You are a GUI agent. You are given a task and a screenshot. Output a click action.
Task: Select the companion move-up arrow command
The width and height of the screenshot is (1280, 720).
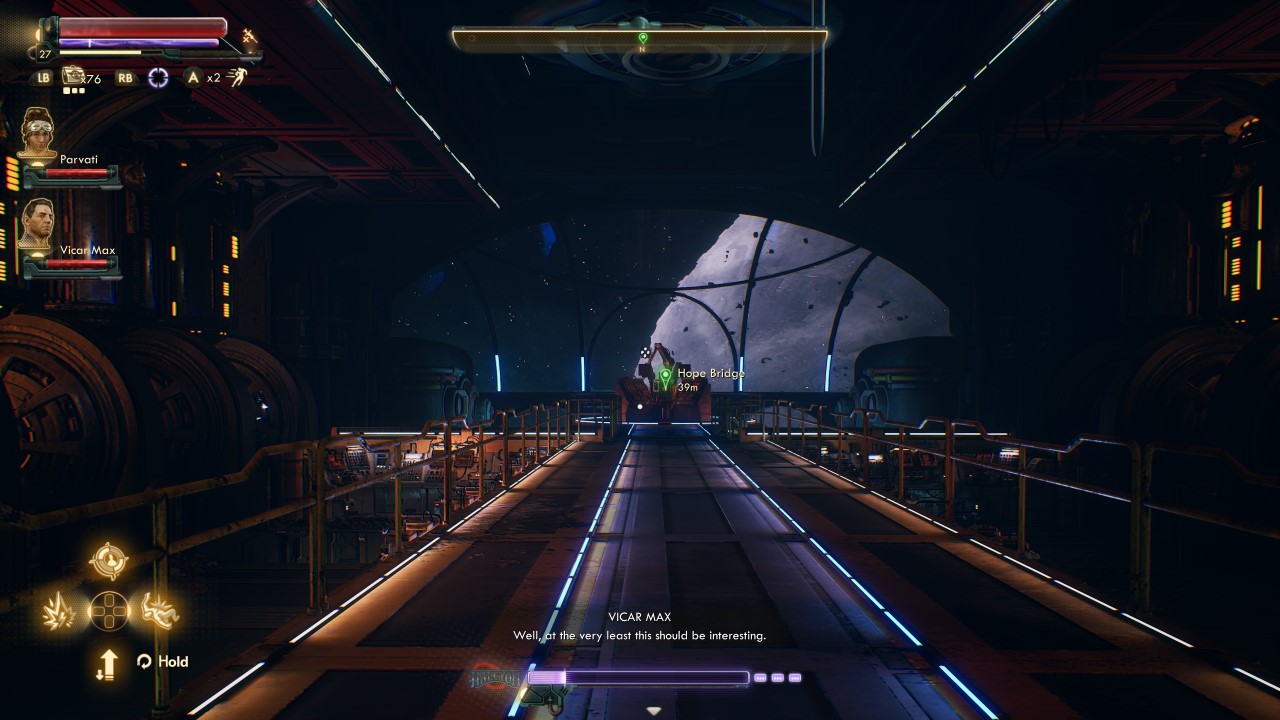point(108,664)
